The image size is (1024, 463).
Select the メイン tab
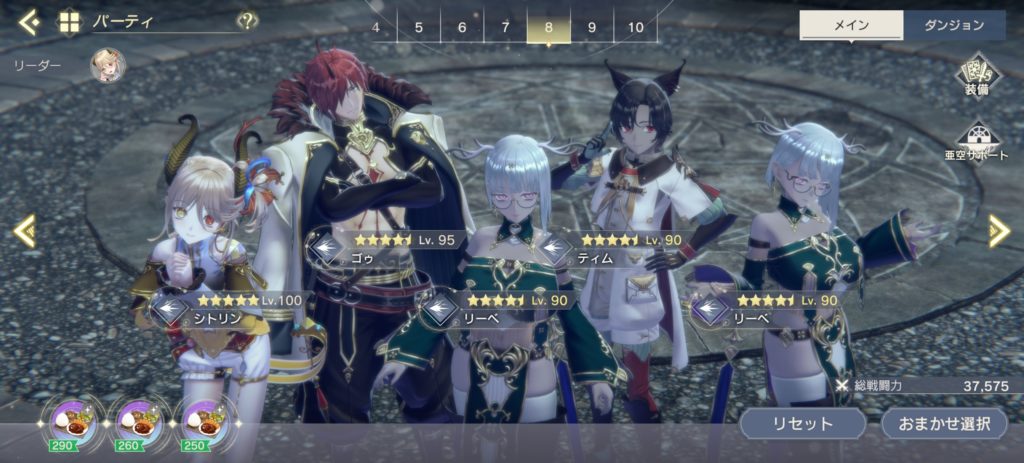click(x=851, y=26)
